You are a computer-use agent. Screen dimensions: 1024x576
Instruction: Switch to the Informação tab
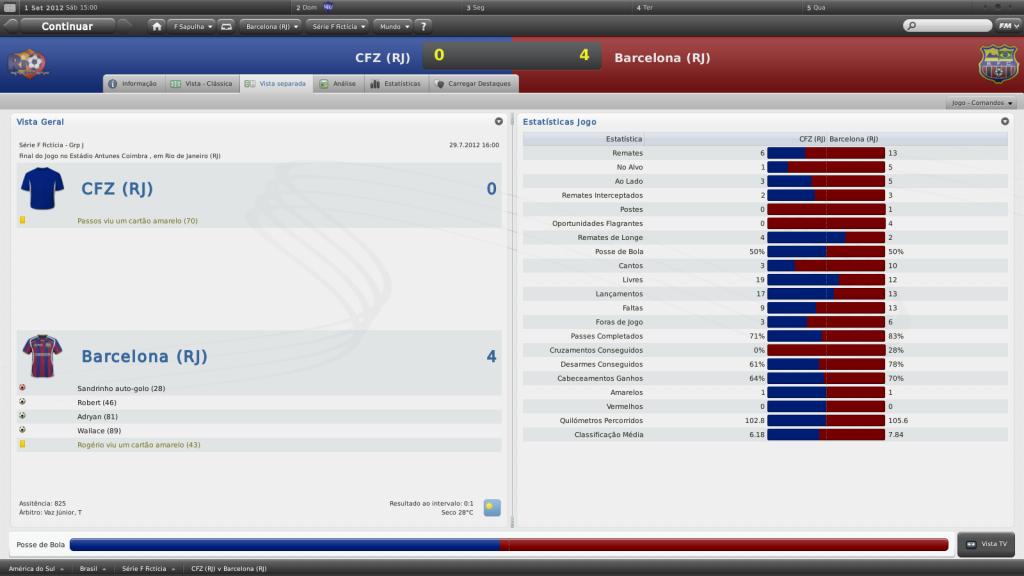click(x=133, y=84)
